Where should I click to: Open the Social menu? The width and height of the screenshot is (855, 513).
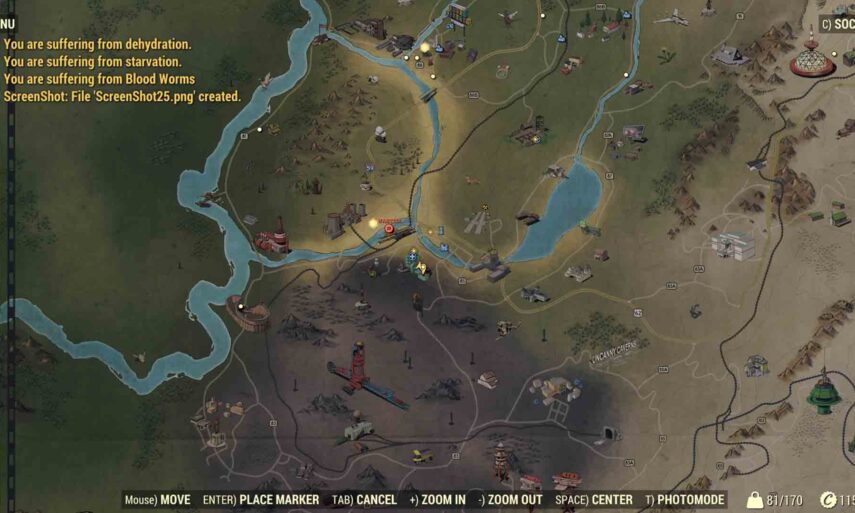coord(839,24)
